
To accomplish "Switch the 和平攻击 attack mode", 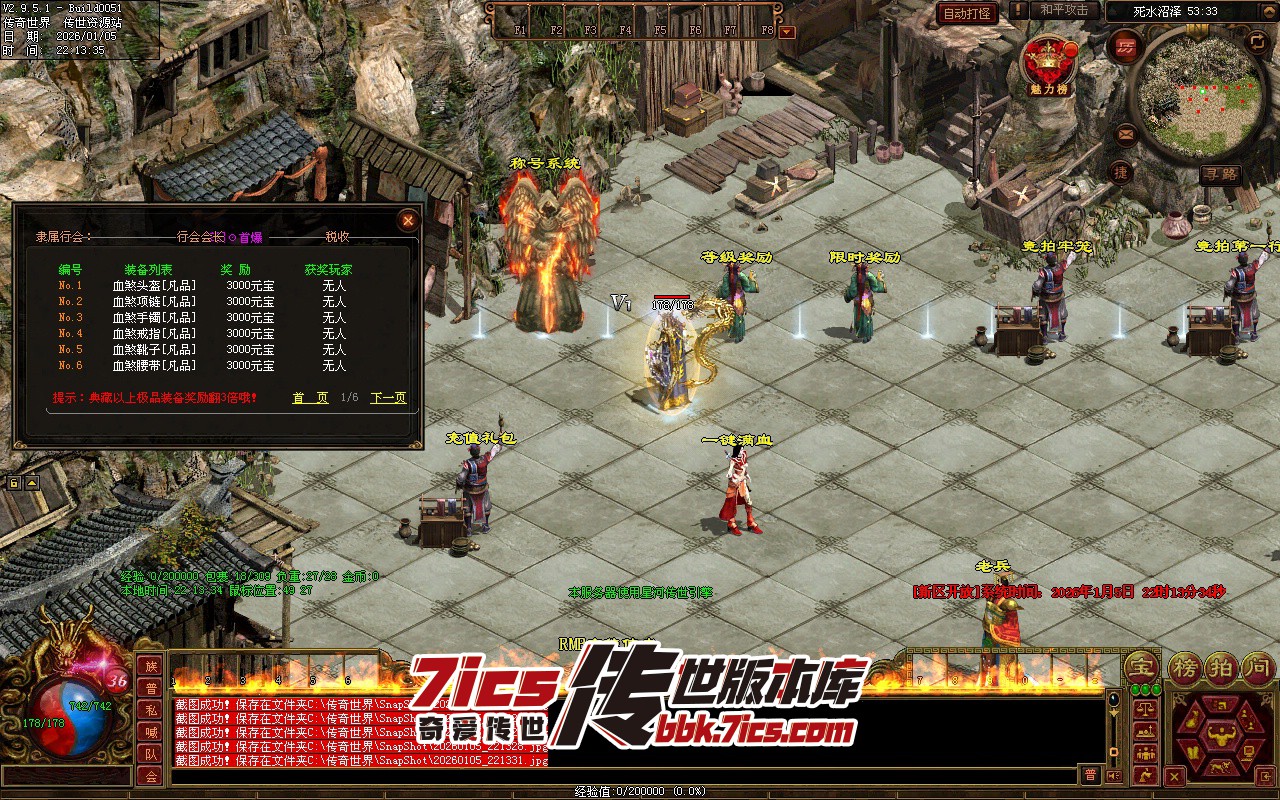I will (1064, 11).
